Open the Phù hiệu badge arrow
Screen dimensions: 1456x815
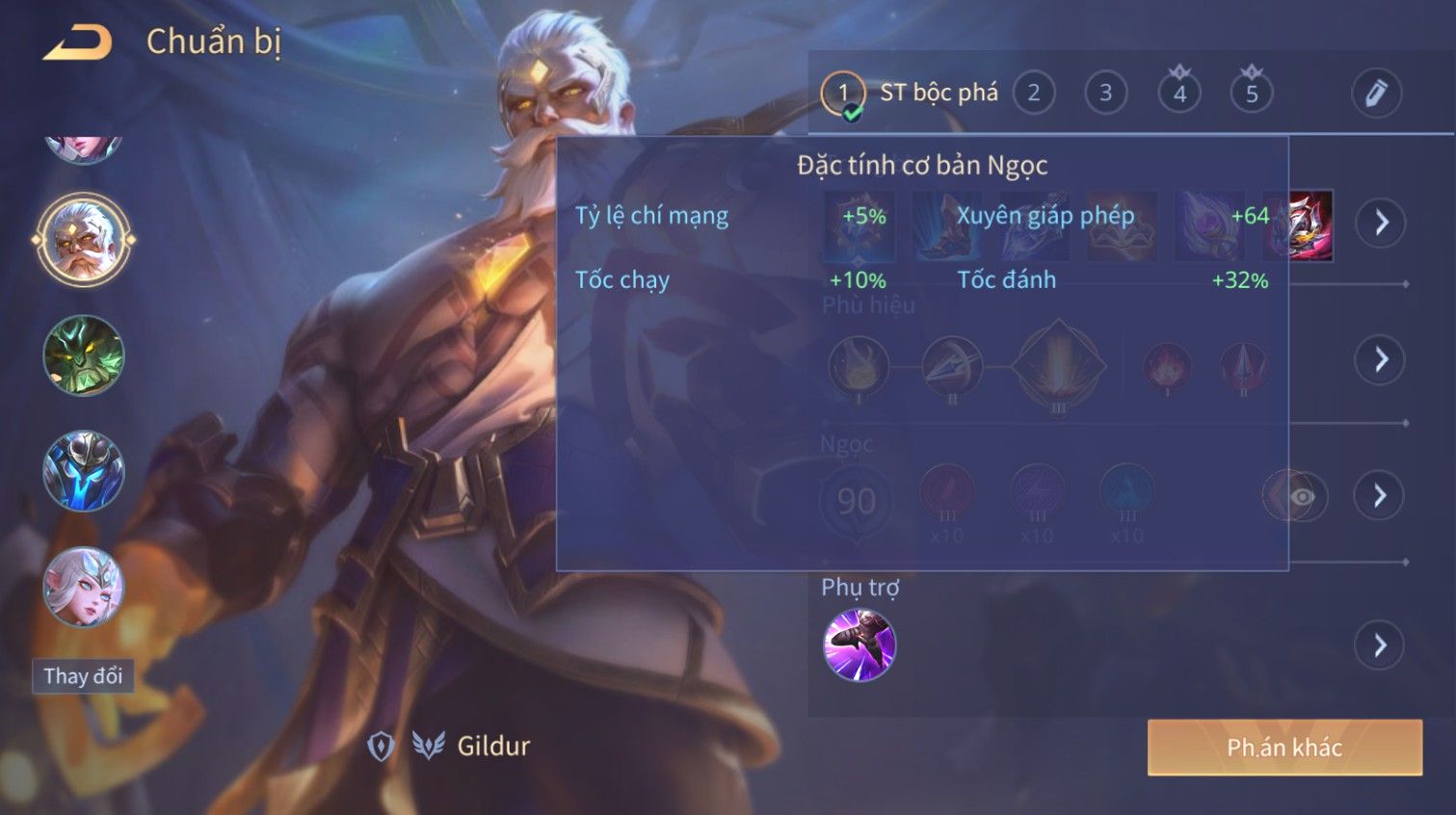click(x=1380, y=359)
